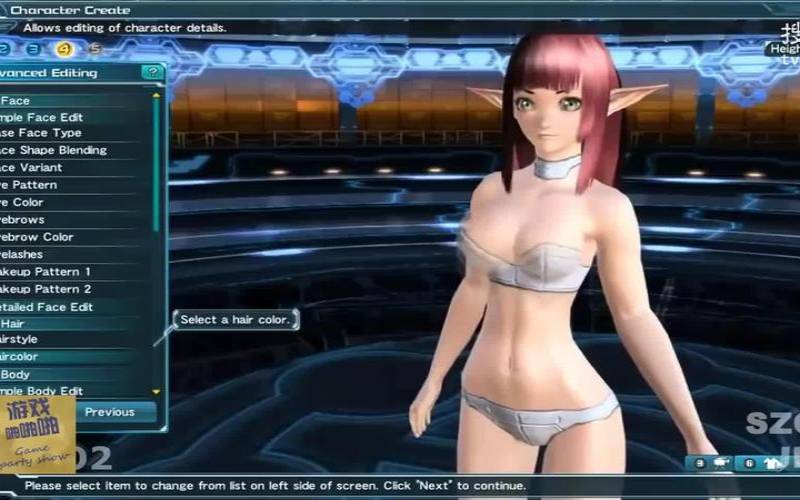Viewport: 800px width, 500px height.
Task: Select Detailed Face Edit
Action: point(48,307)
